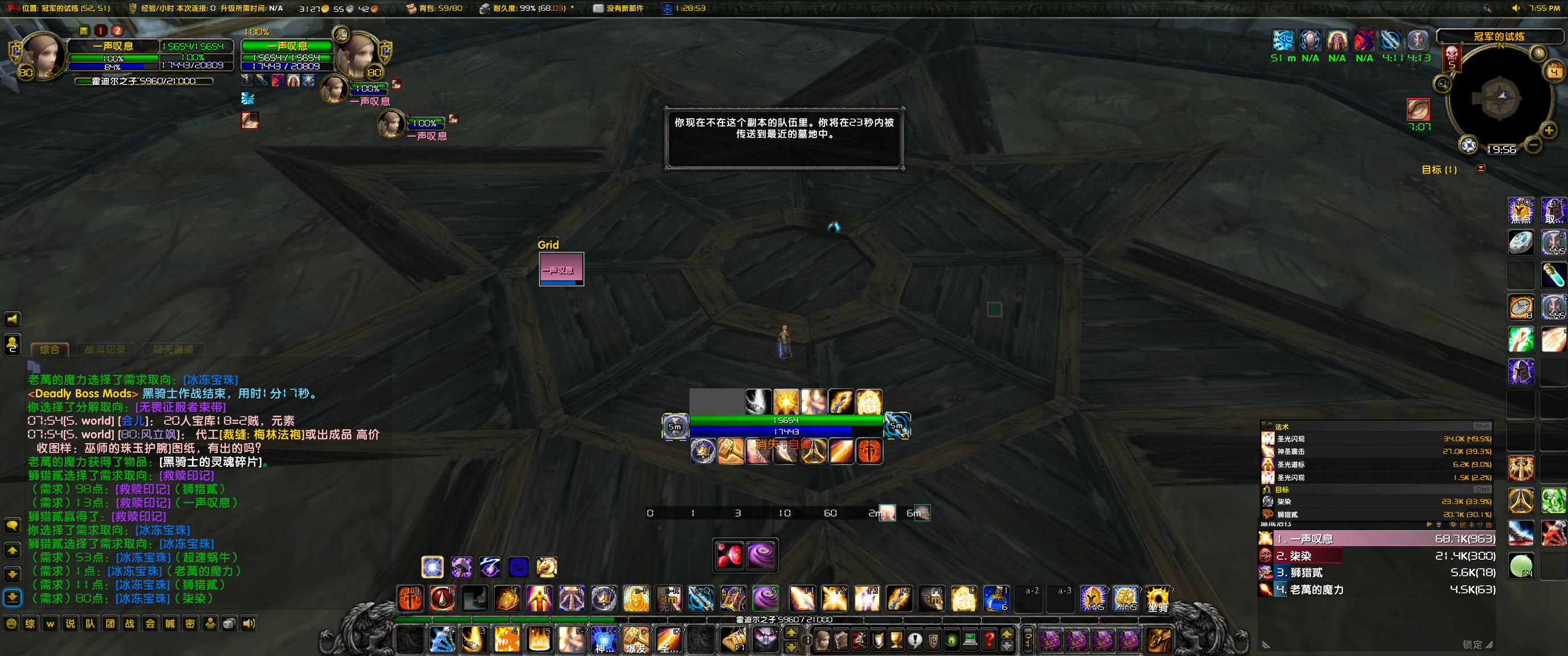Collapse chat with the down arrow button

tap(13, 575)
